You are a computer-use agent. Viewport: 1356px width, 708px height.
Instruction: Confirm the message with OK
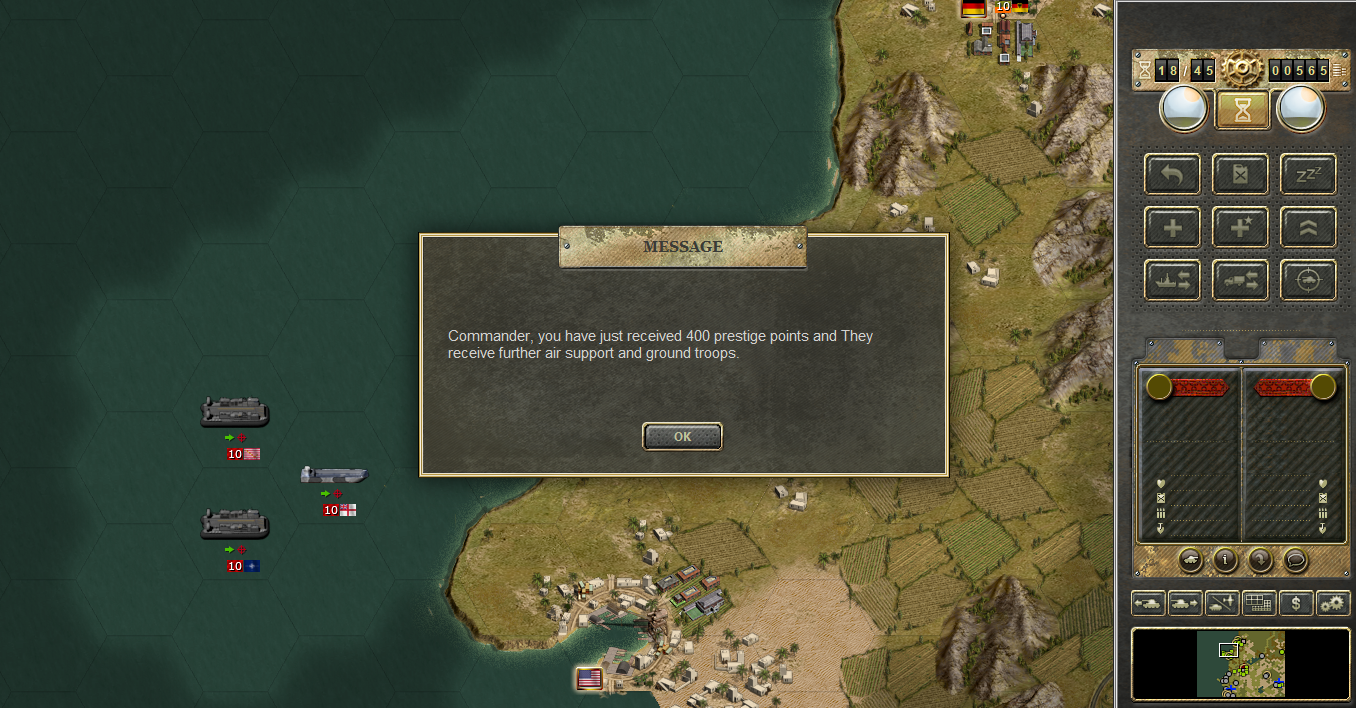[x=682, y=436]
